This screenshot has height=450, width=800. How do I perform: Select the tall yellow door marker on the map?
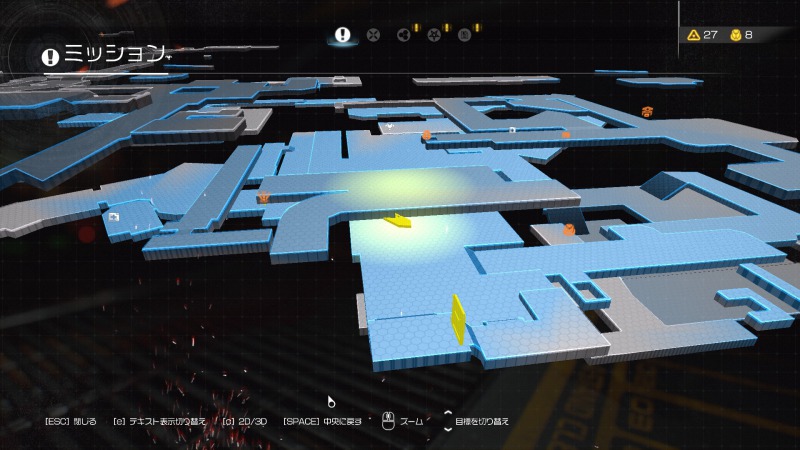click(x=459, y=319)
